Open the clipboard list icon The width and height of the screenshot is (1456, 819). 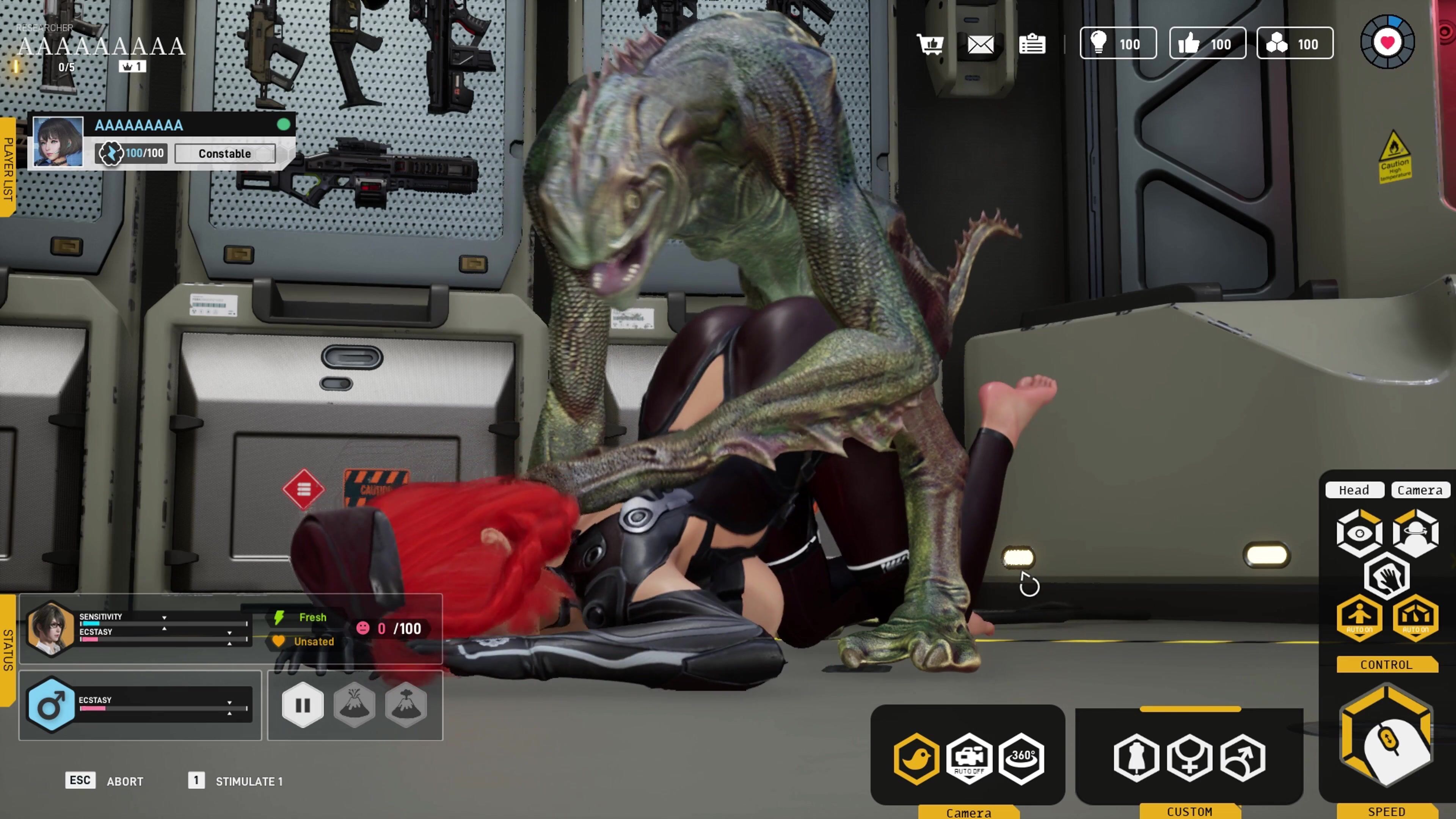[x=1032, y=44]
